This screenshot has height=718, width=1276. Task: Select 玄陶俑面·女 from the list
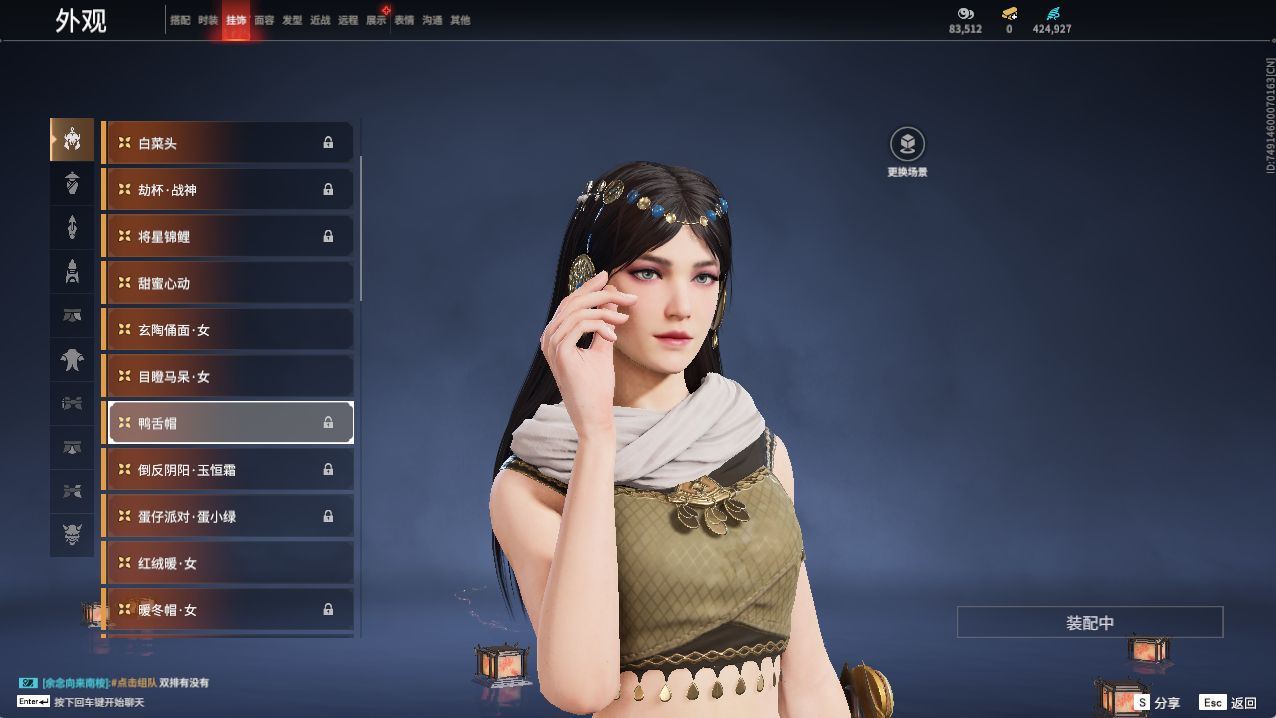229,330
